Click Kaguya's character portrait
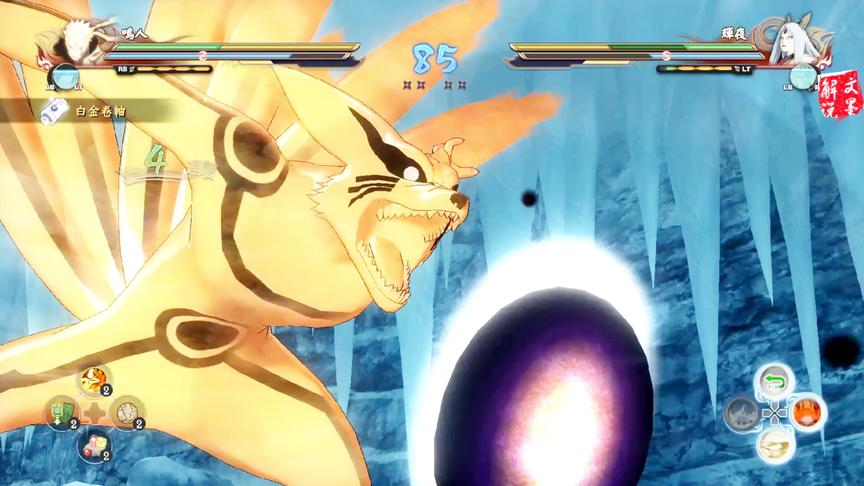Image resolution: width=864 pixels, height=486 pixels. [x=792, y=42]
